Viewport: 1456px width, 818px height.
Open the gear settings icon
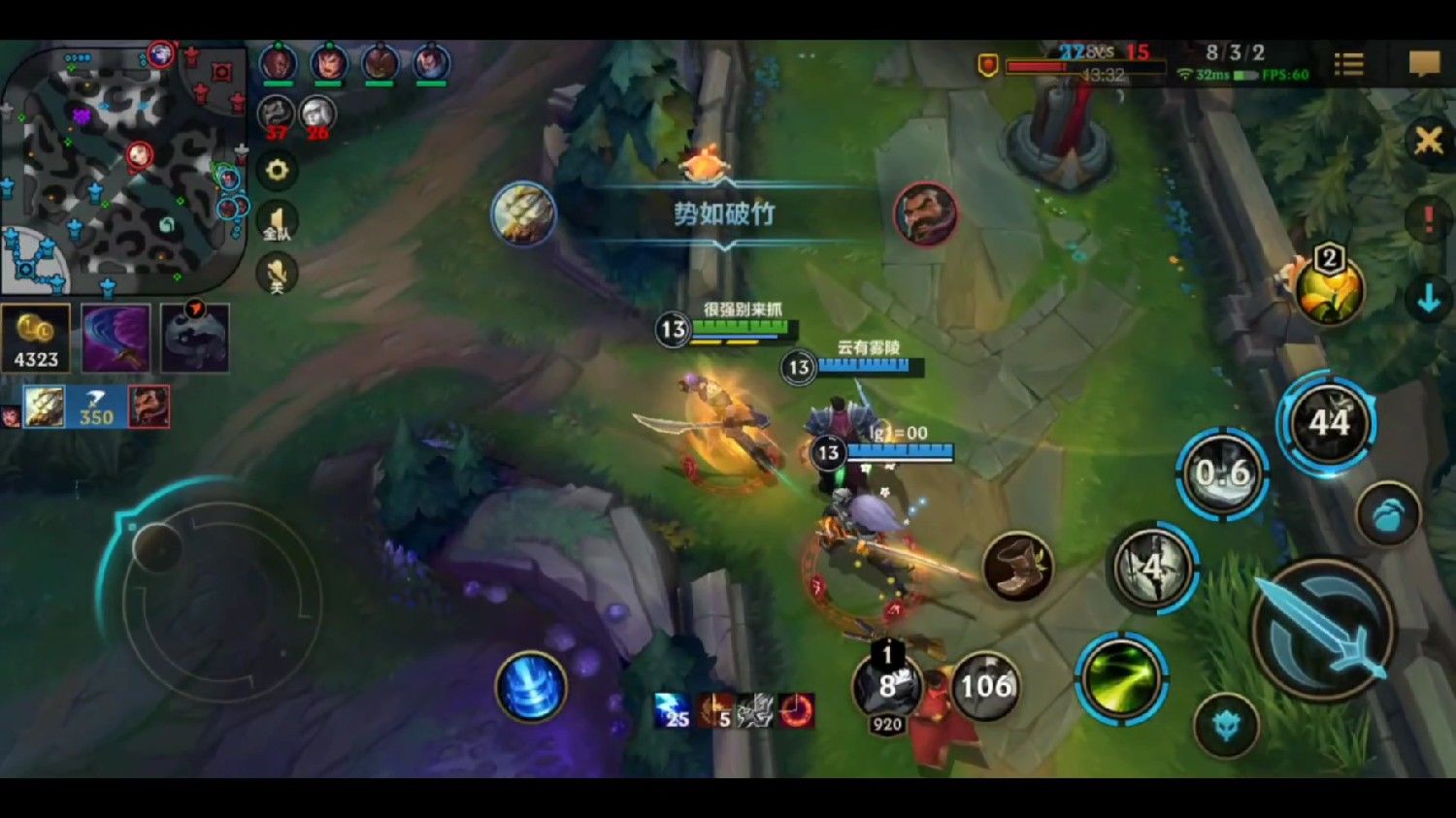pos(277,171)
